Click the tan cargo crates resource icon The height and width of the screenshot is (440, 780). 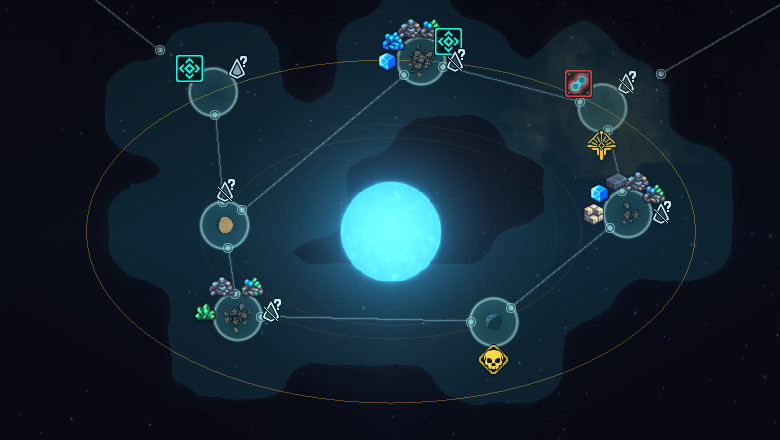tap(594, 214)
